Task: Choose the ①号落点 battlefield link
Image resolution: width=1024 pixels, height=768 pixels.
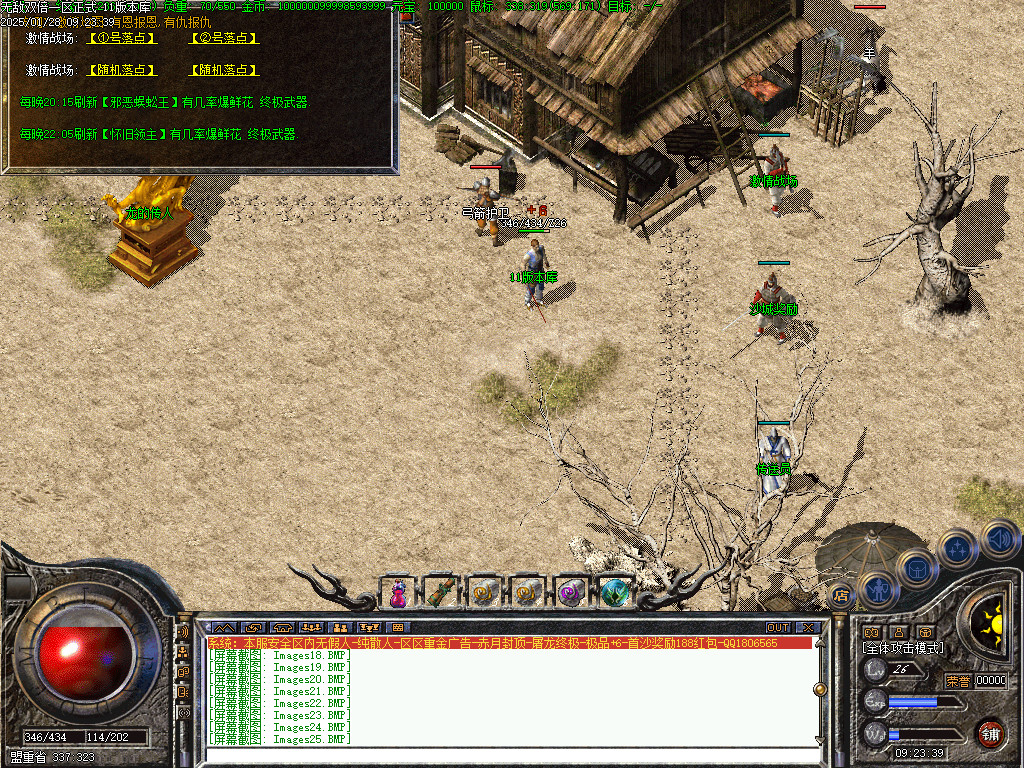Action: (x=123, y=38)
